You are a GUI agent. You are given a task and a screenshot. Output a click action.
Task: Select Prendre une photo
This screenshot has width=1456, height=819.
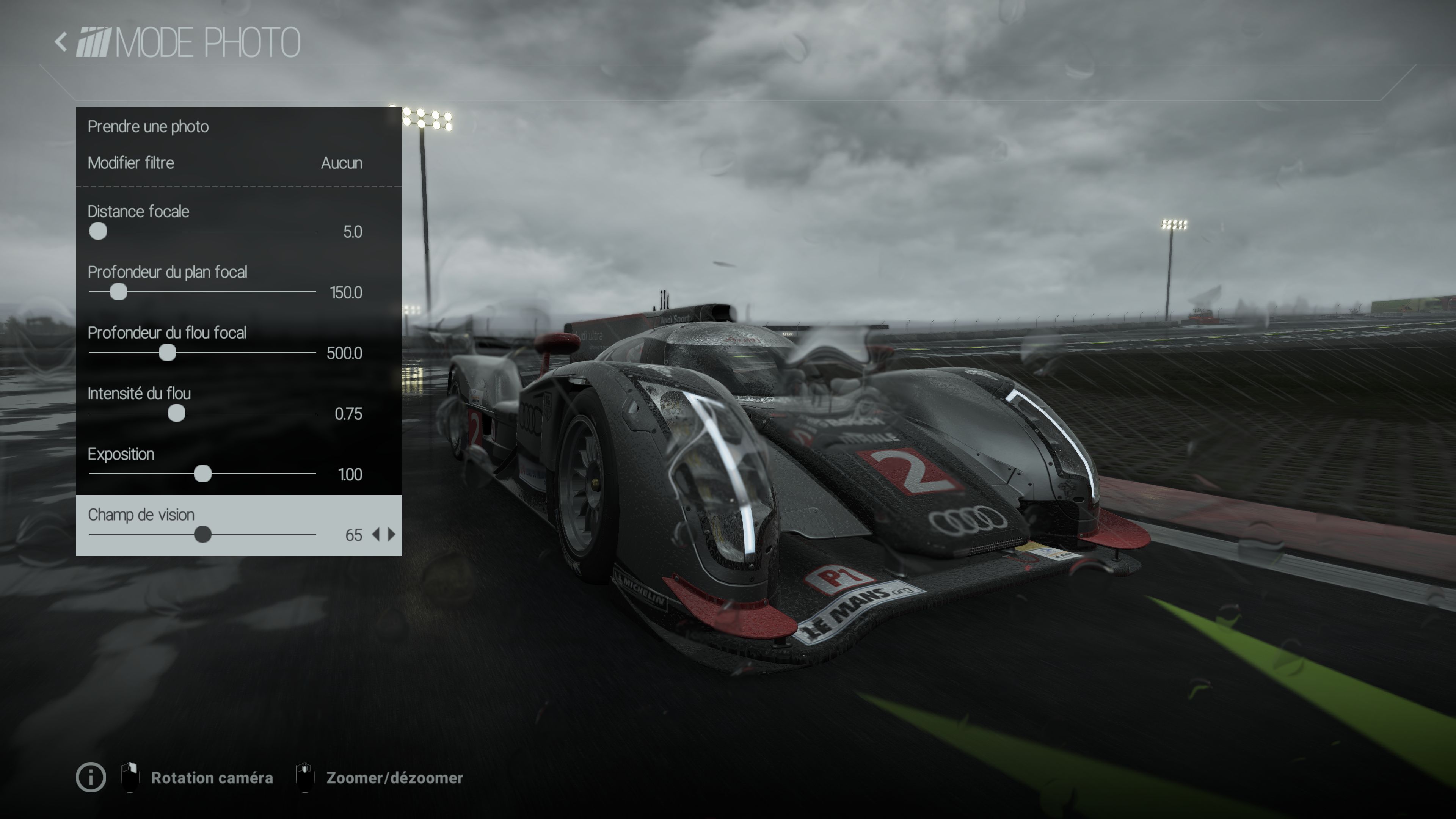(148, 127)
